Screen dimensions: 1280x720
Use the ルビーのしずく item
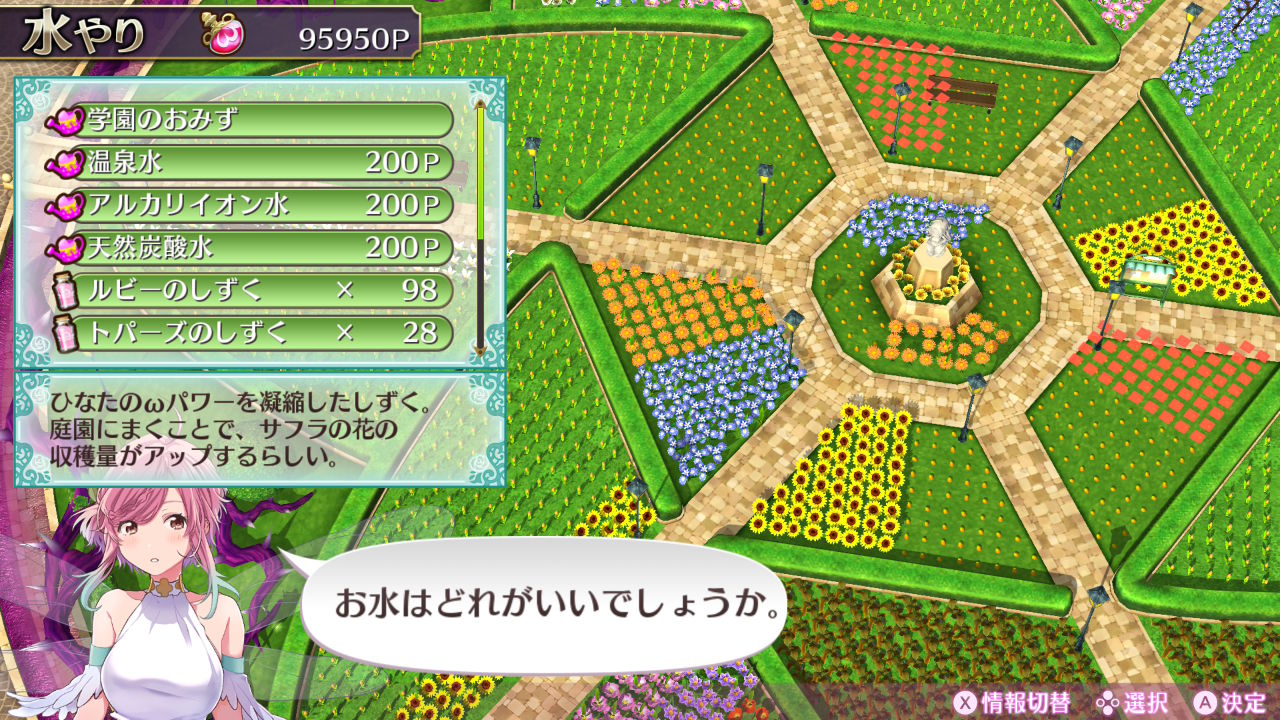[x=248, y=290]
